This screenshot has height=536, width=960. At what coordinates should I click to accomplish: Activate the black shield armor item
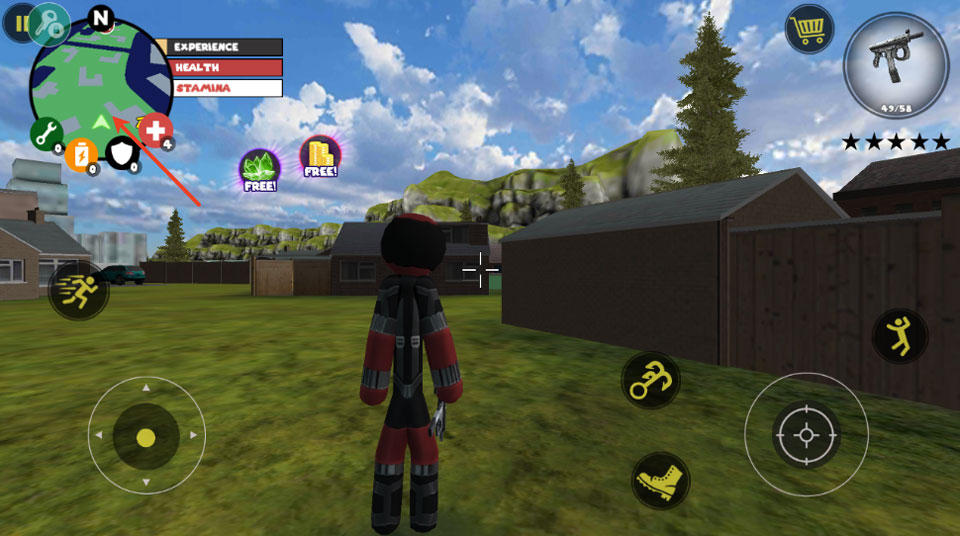(x=122, y=152)
